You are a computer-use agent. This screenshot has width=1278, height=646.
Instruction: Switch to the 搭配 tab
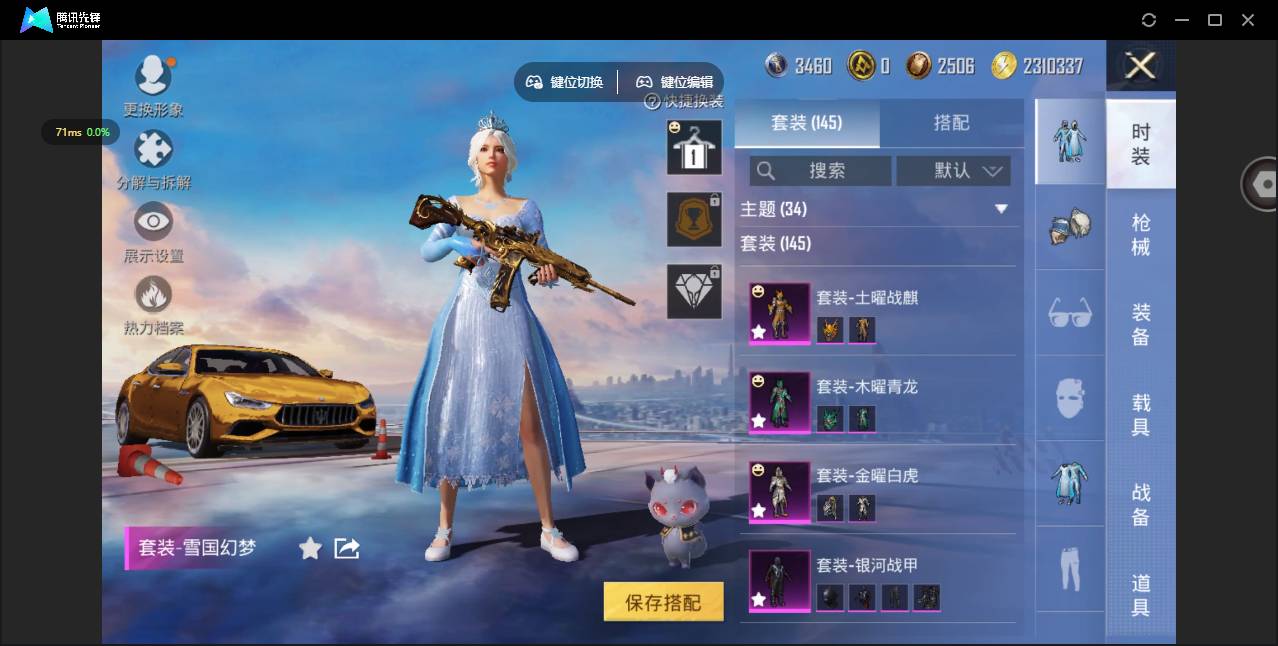click(951, 123)
